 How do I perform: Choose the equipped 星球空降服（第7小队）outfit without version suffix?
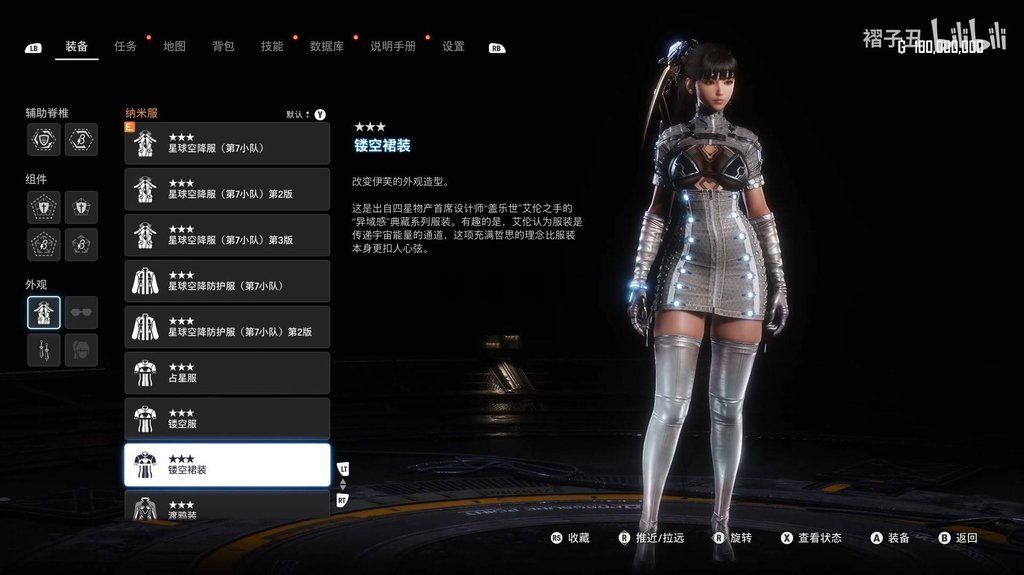pyautogui.click(x=227, y=143)
